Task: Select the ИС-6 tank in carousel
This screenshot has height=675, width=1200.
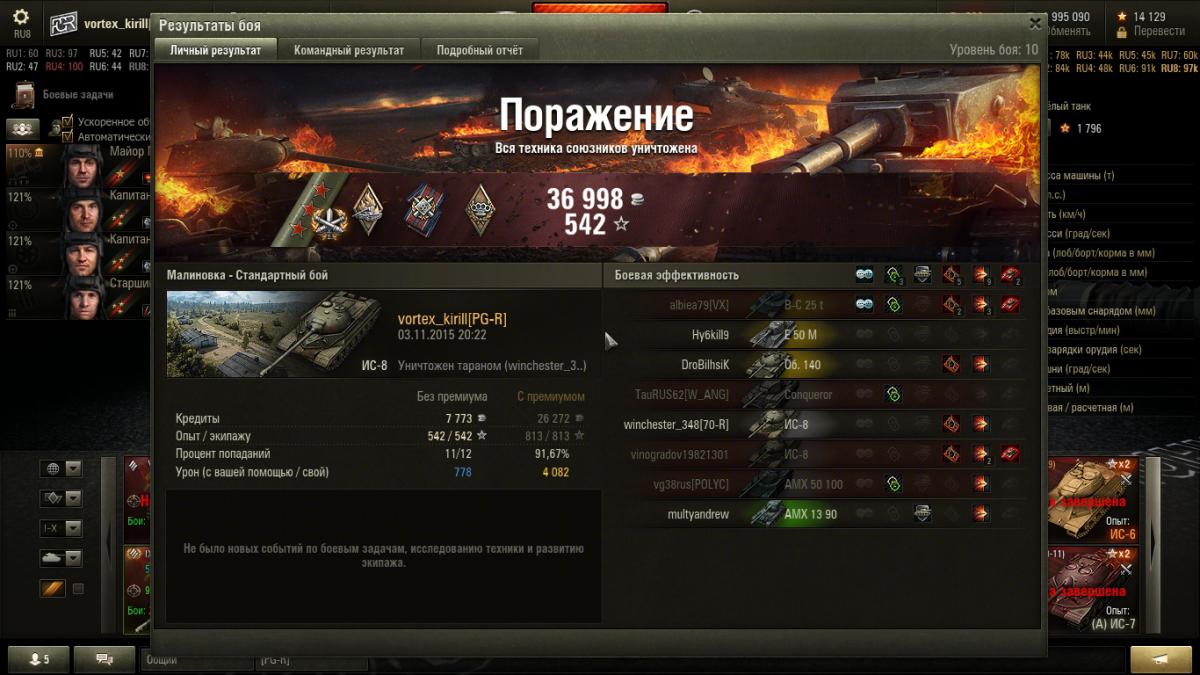Action: [1088, 500]
